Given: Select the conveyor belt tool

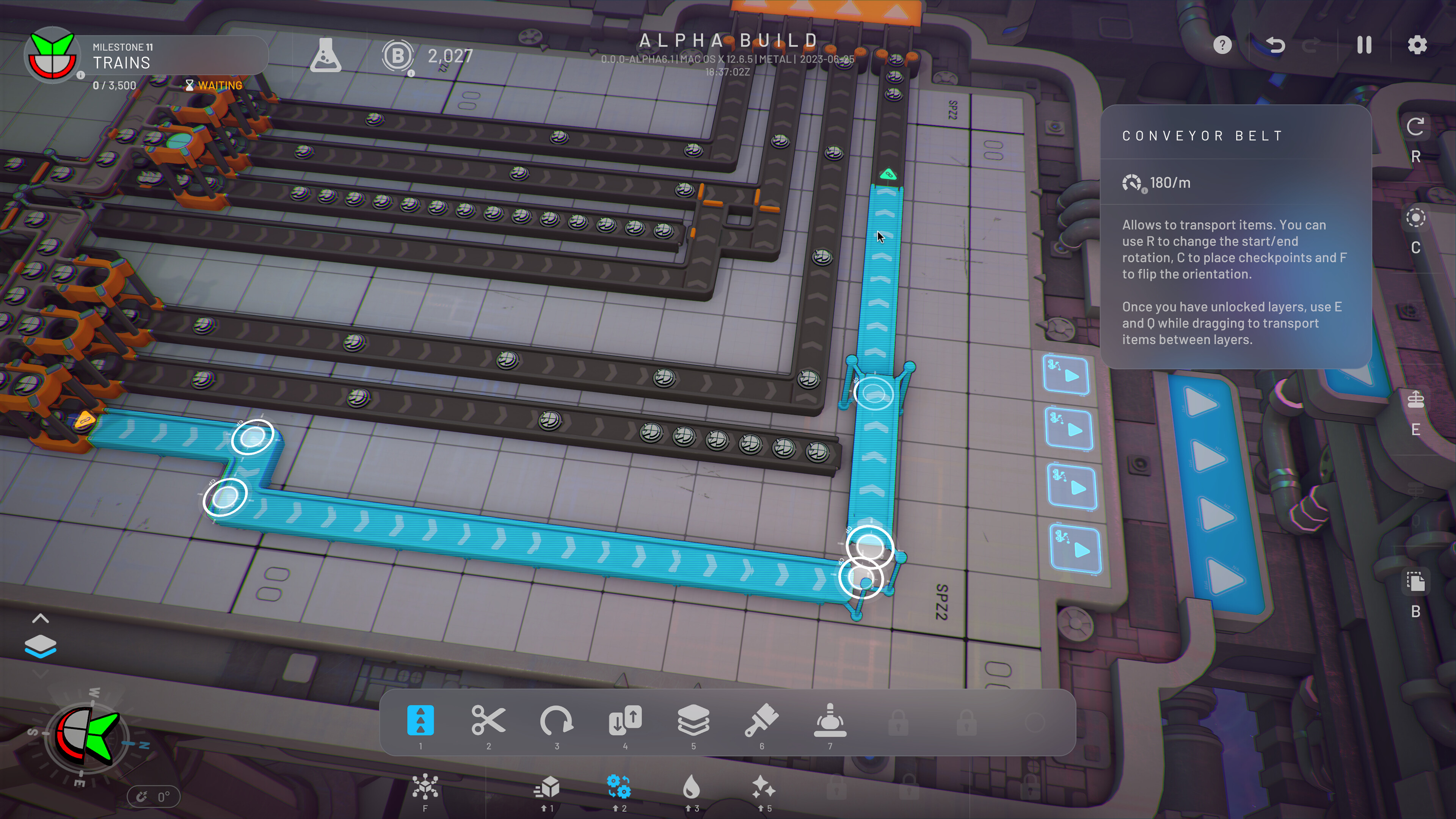Looking at the screenshot, I should pos(420,721).
